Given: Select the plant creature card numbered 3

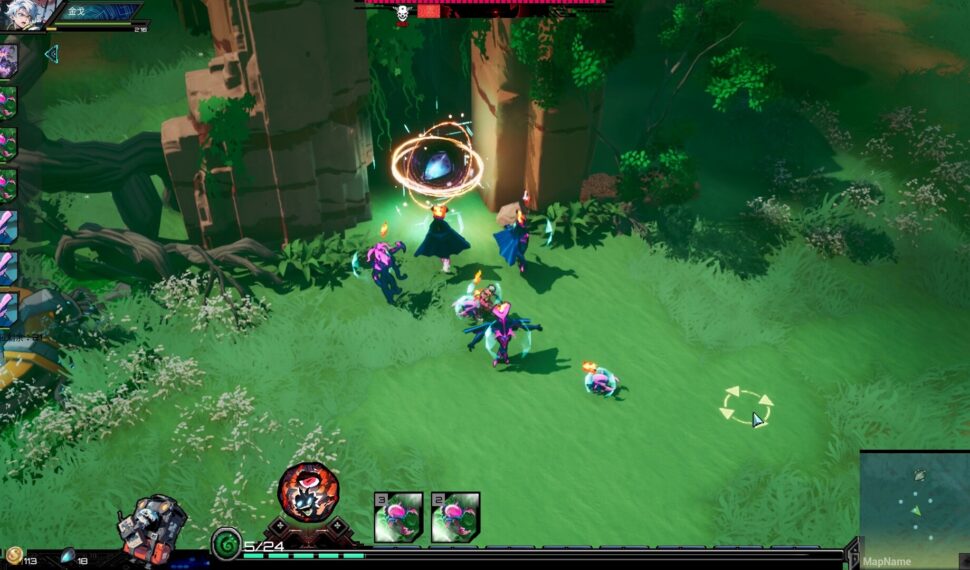Looking at the screenshot, I should point(399,517).
